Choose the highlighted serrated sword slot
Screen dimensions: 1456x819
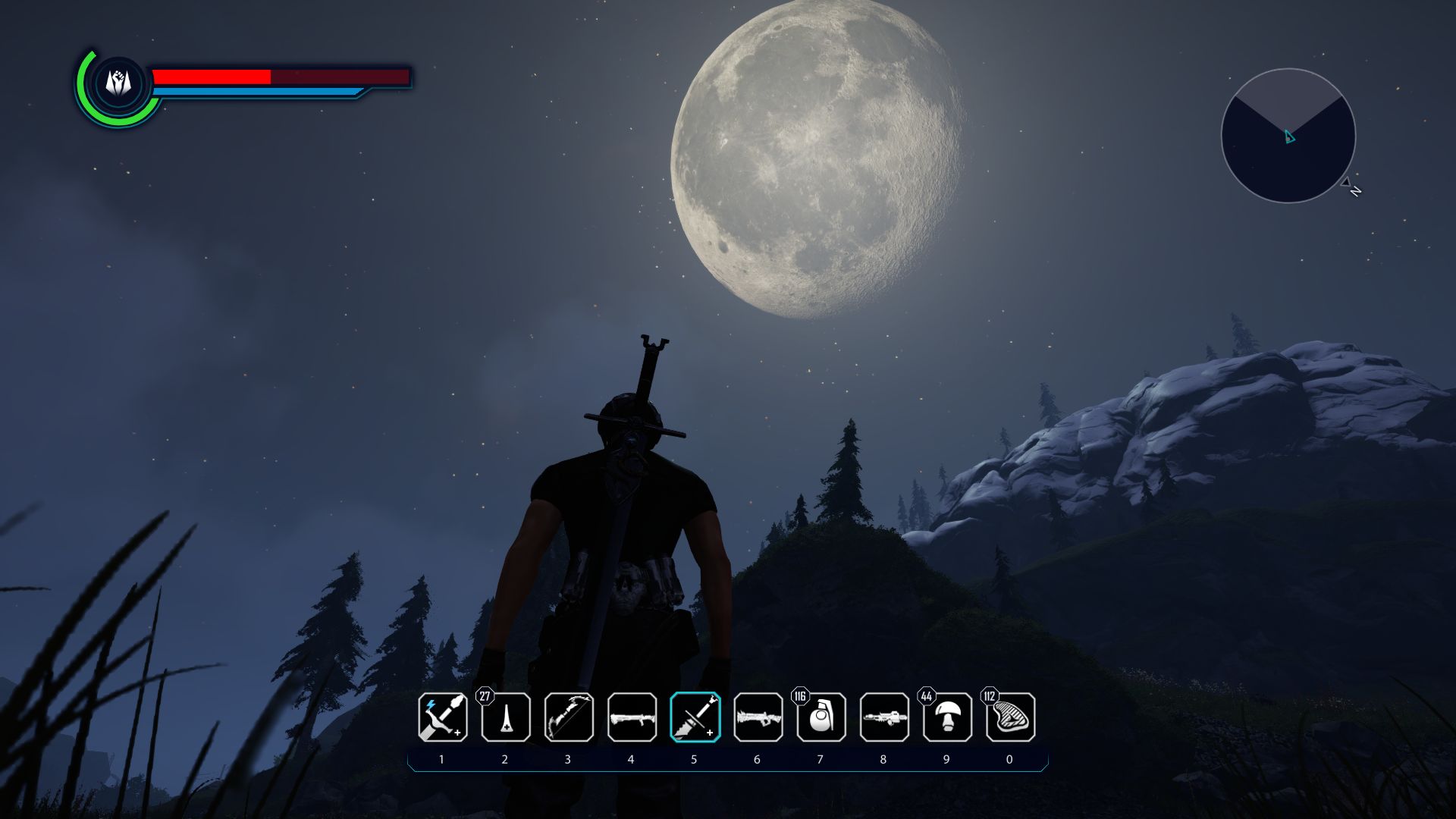[695, 717]
